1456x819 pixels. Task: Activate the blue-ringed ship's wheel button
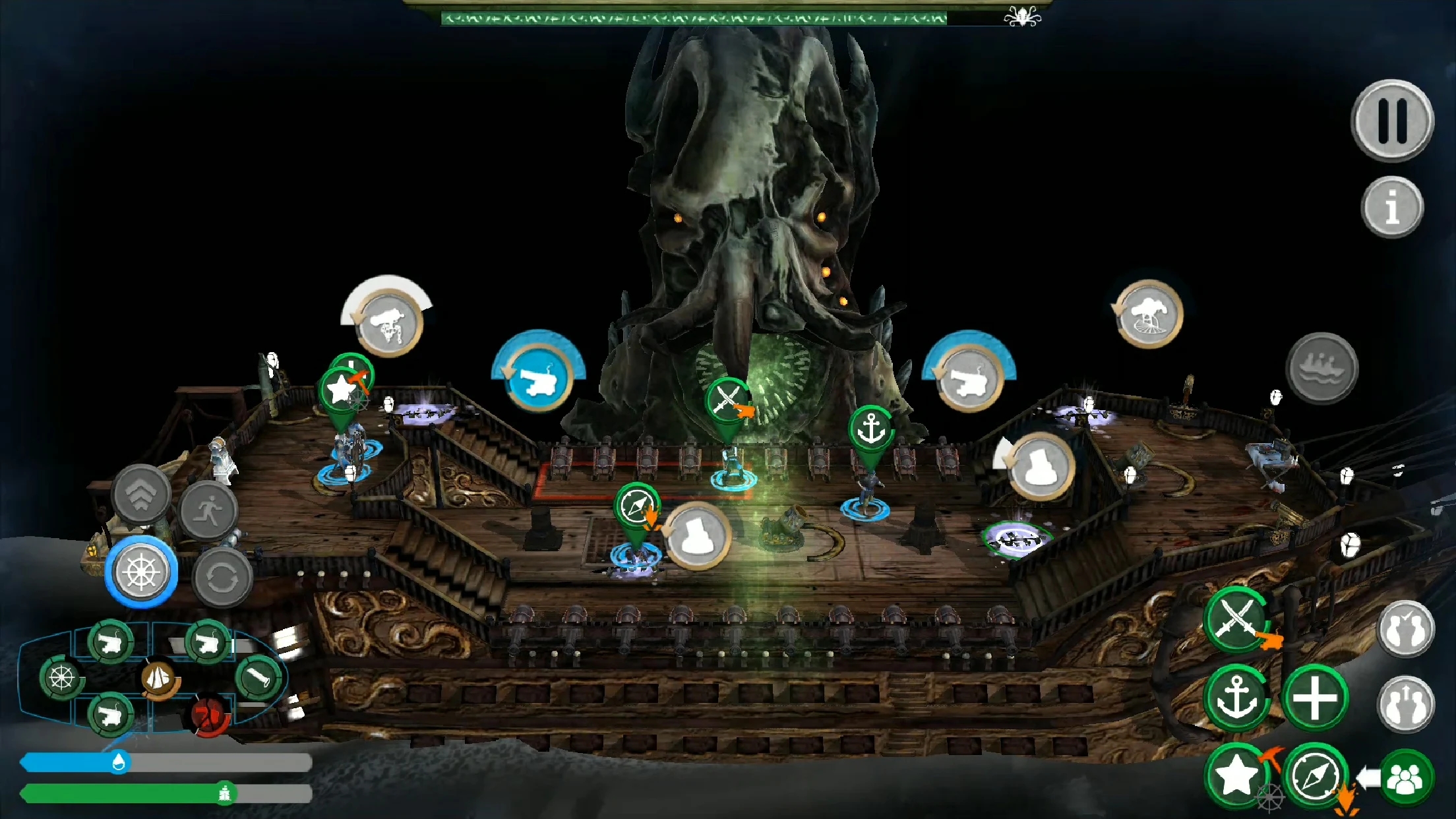pyautogui.click(x=141, y=572)
